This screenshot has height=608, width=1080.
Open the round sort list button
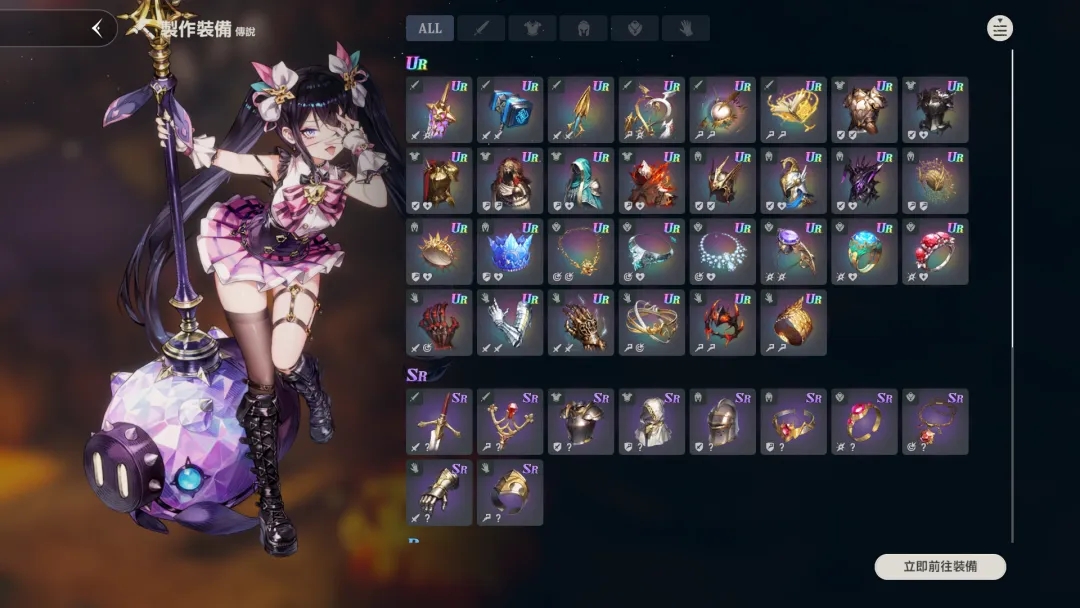[x=999, y=28]
